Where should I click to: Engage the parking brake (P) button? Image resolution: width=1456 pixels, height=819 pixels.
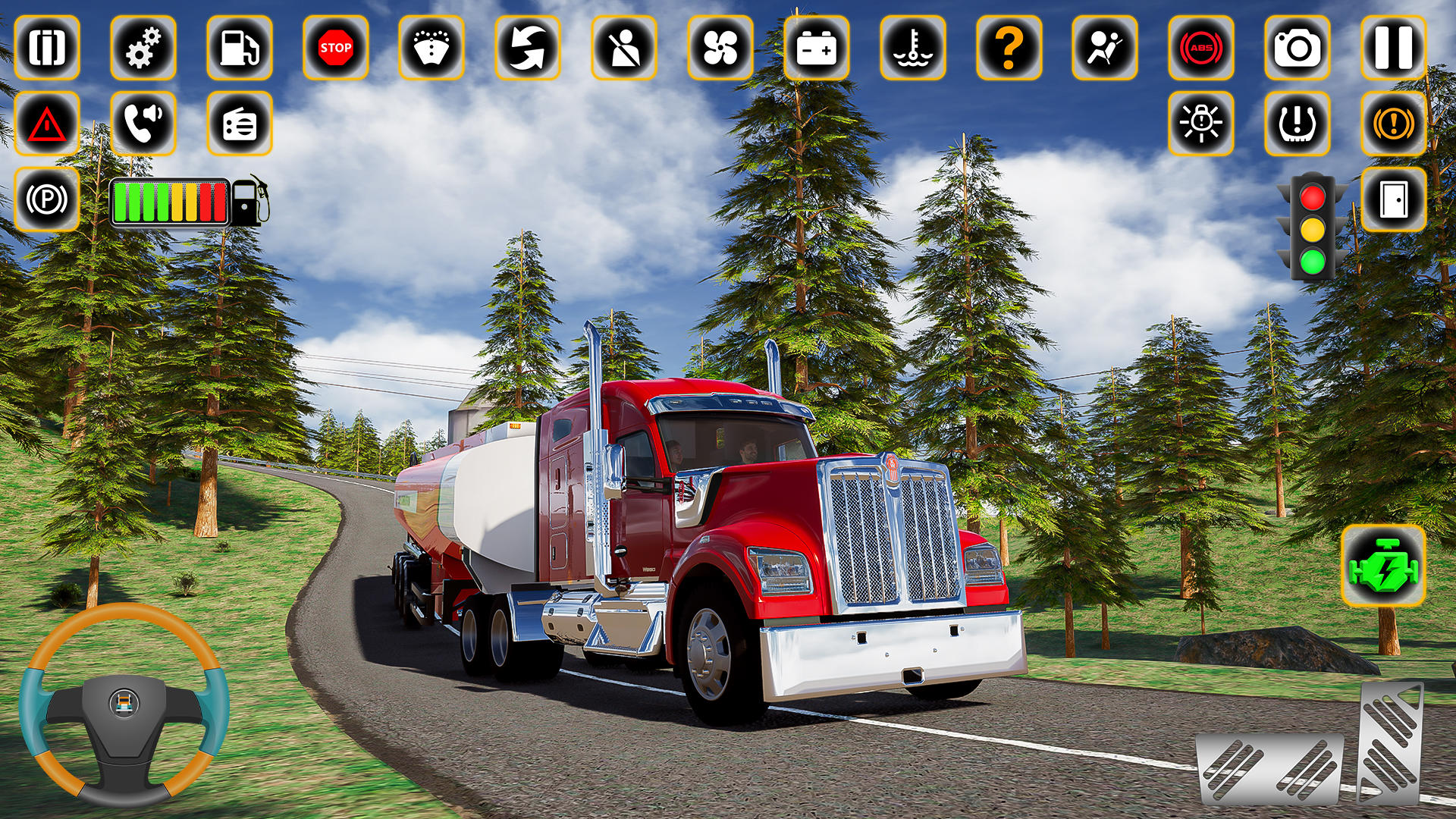(47, 199)
